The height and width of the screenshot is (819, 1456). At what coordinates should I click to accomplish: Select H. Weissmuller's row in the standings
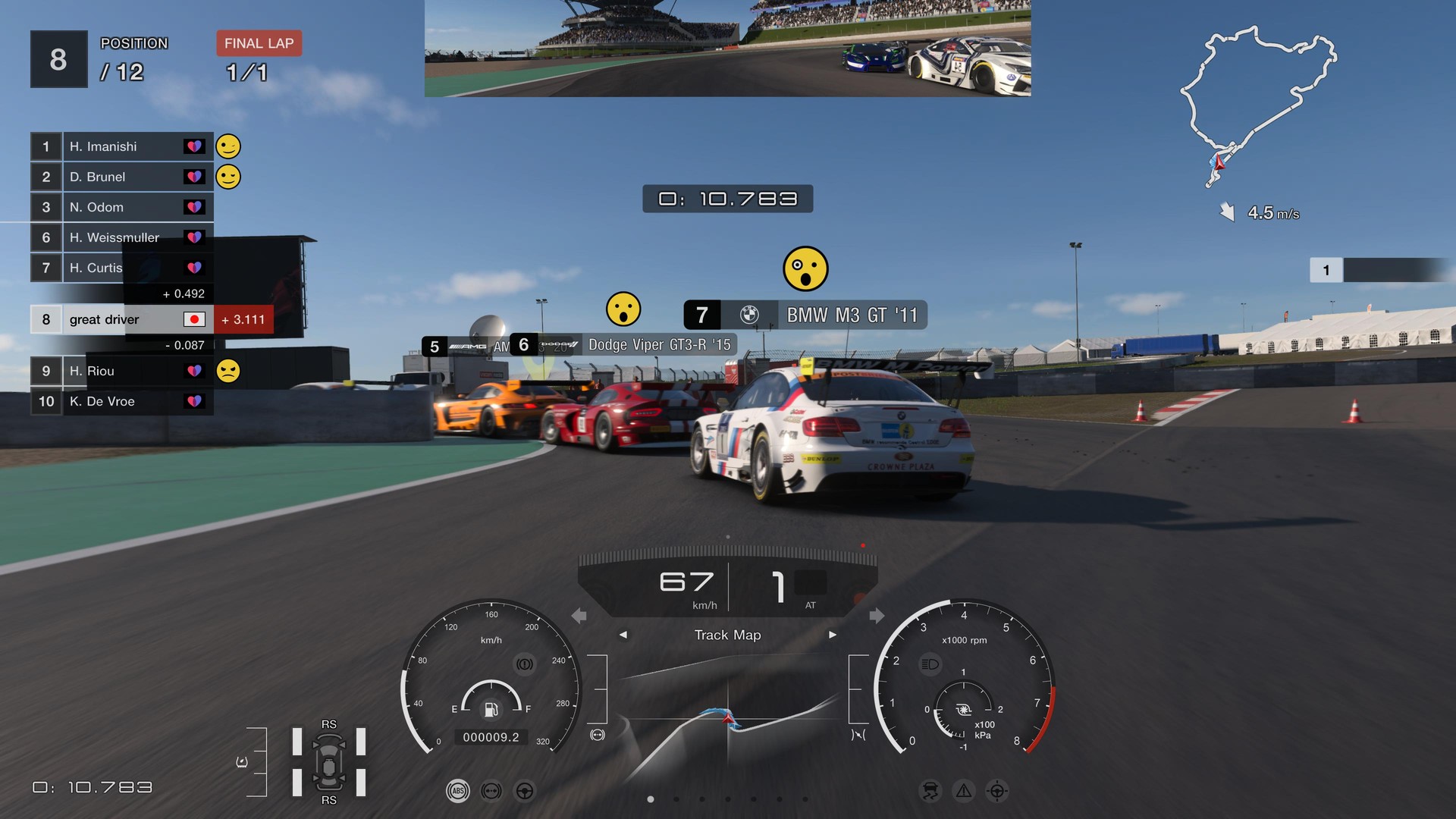121,237
